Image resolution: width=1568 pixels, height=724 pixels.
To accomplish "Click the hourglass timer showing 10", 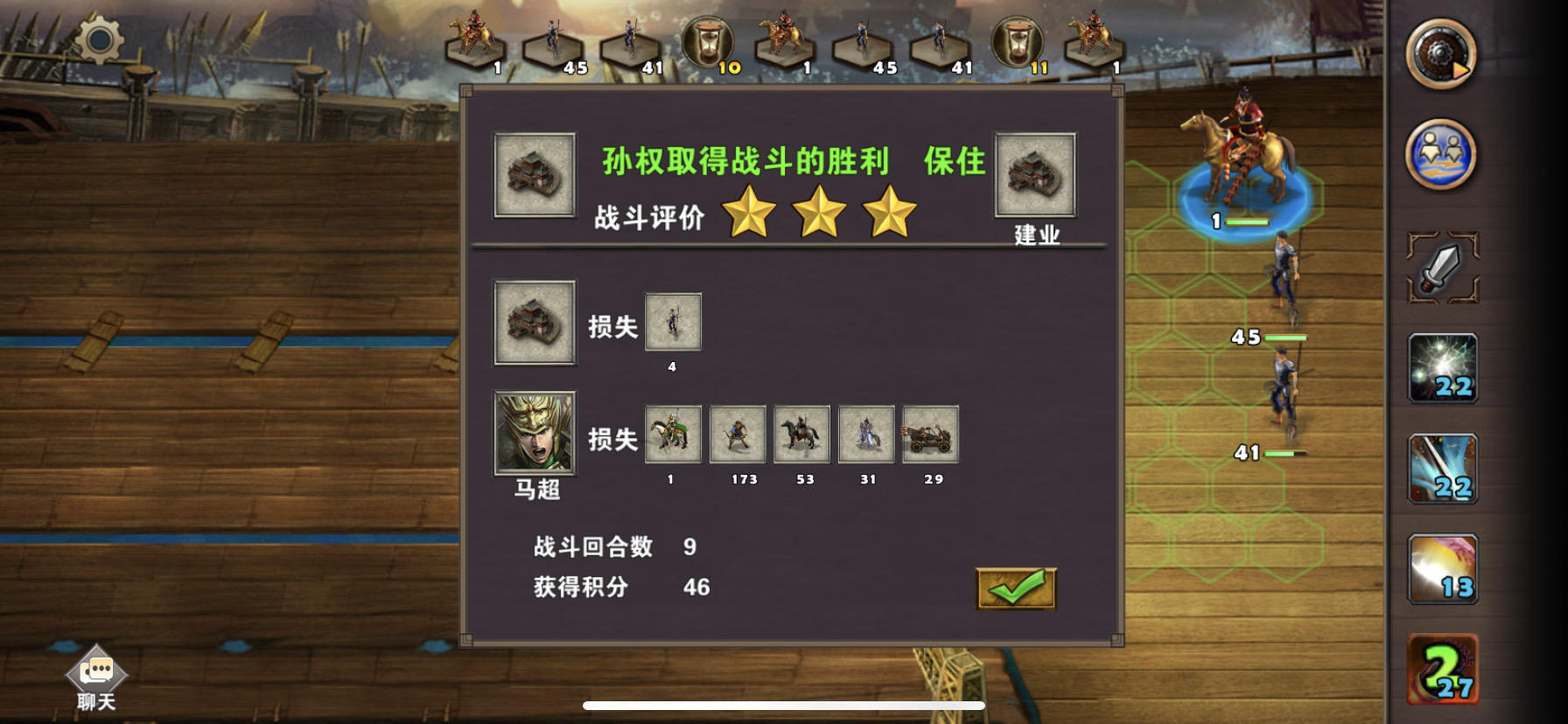I will tap(707, 39).
